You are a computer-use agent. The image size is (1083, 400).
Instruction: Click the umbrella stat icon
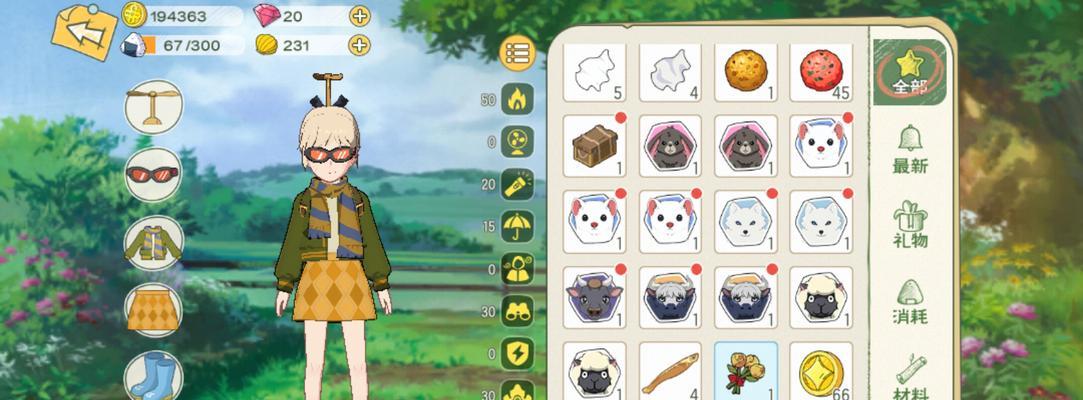[517, 226]
